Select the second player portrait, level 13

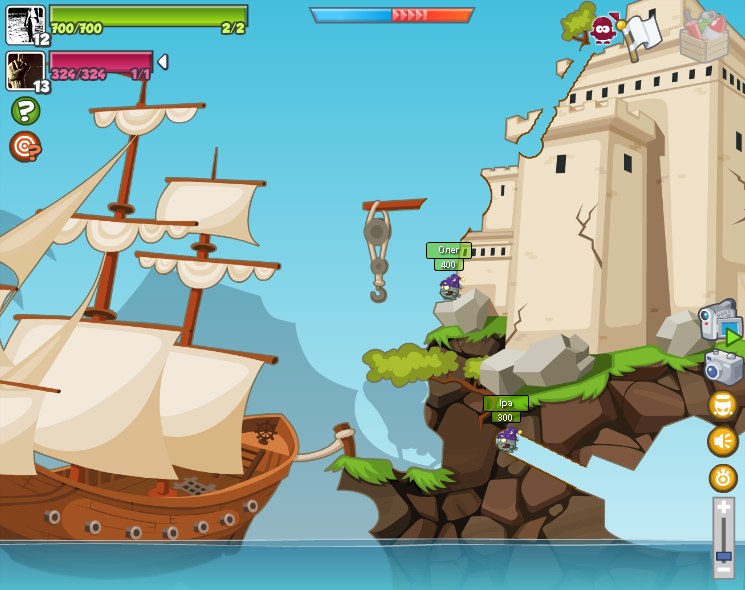coord(25,71)
